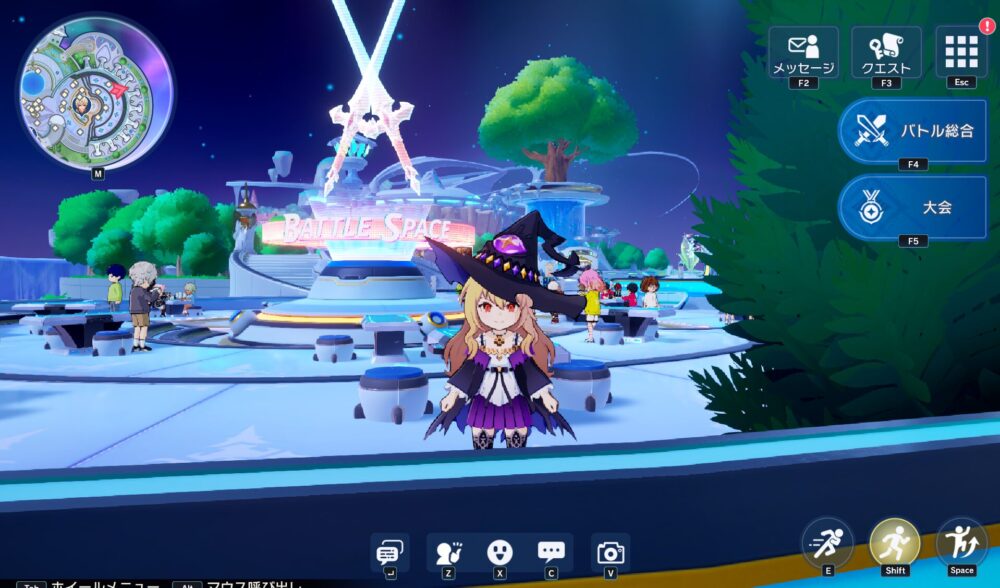Open the メッセージ messages panel
The width and height of the screenshot is (1000, 588).
(803, 52)
